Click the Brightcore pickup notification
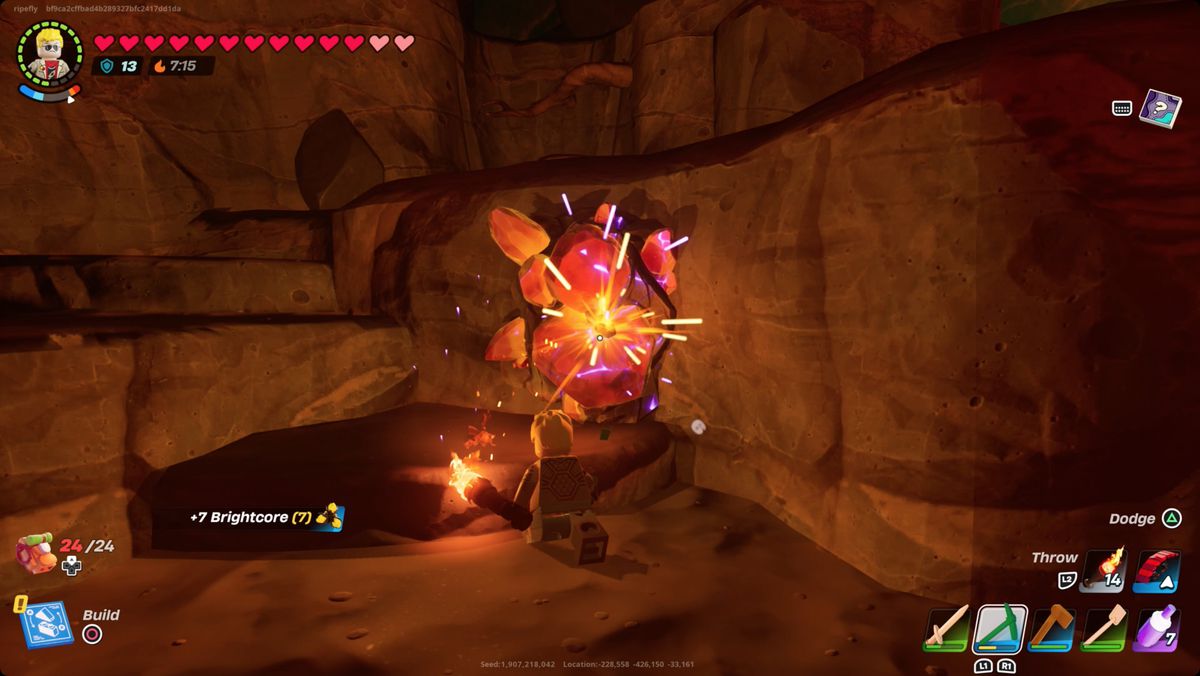Viewport: 1200px width, 676px height. point(265,517)
